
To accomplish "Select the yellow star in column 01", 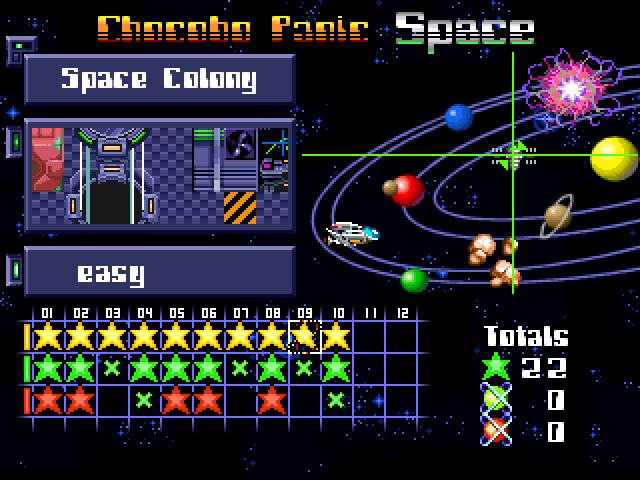I will click(x=47, y=336).
